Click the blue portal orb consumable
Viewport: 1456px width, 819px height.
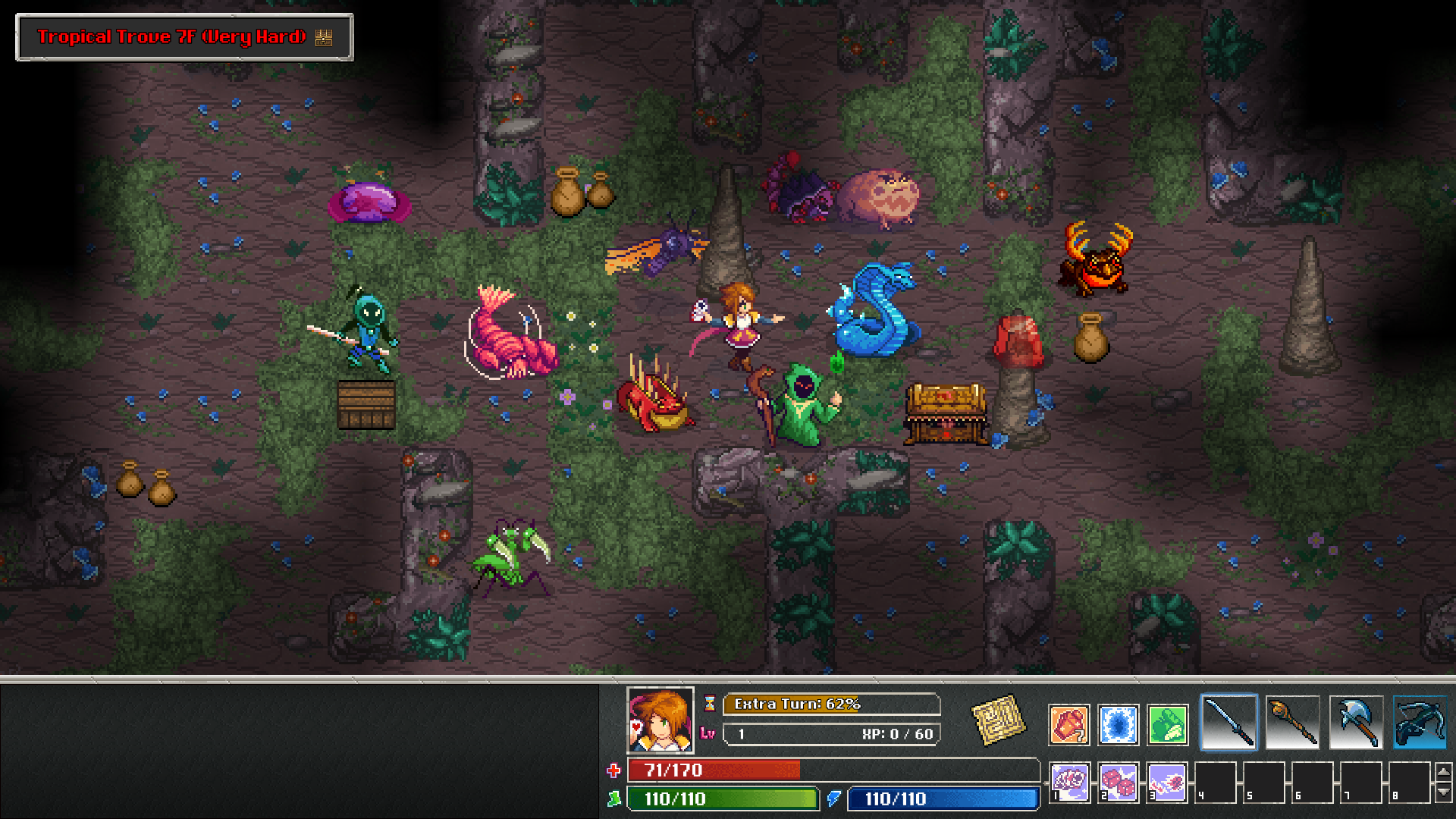[1119, 724]
